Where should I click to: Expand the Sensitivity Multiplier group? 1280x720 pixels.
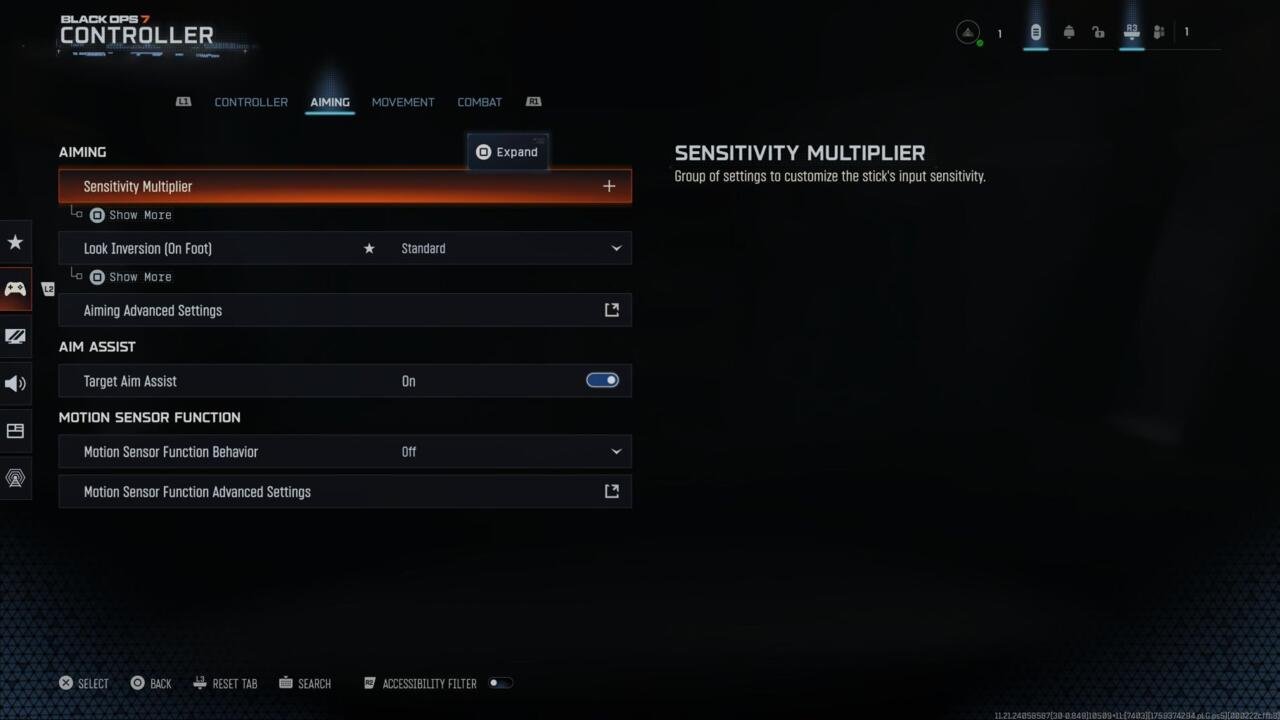[609, 186]
